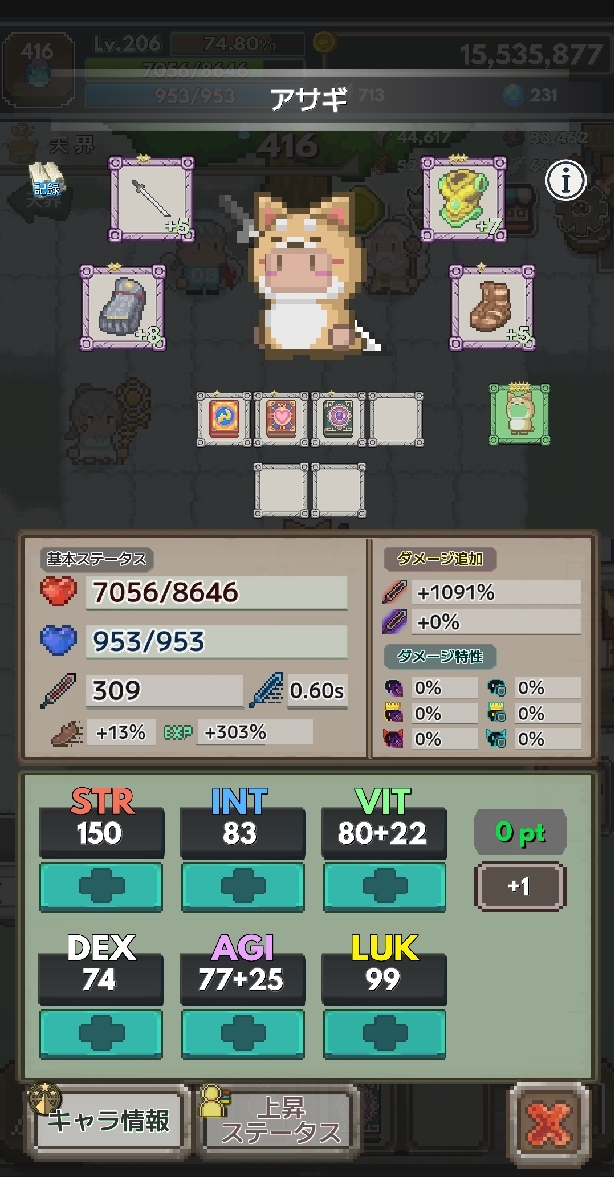614x1177 pixels.
Task: Add a point to STR
Action: coord(100,887)
